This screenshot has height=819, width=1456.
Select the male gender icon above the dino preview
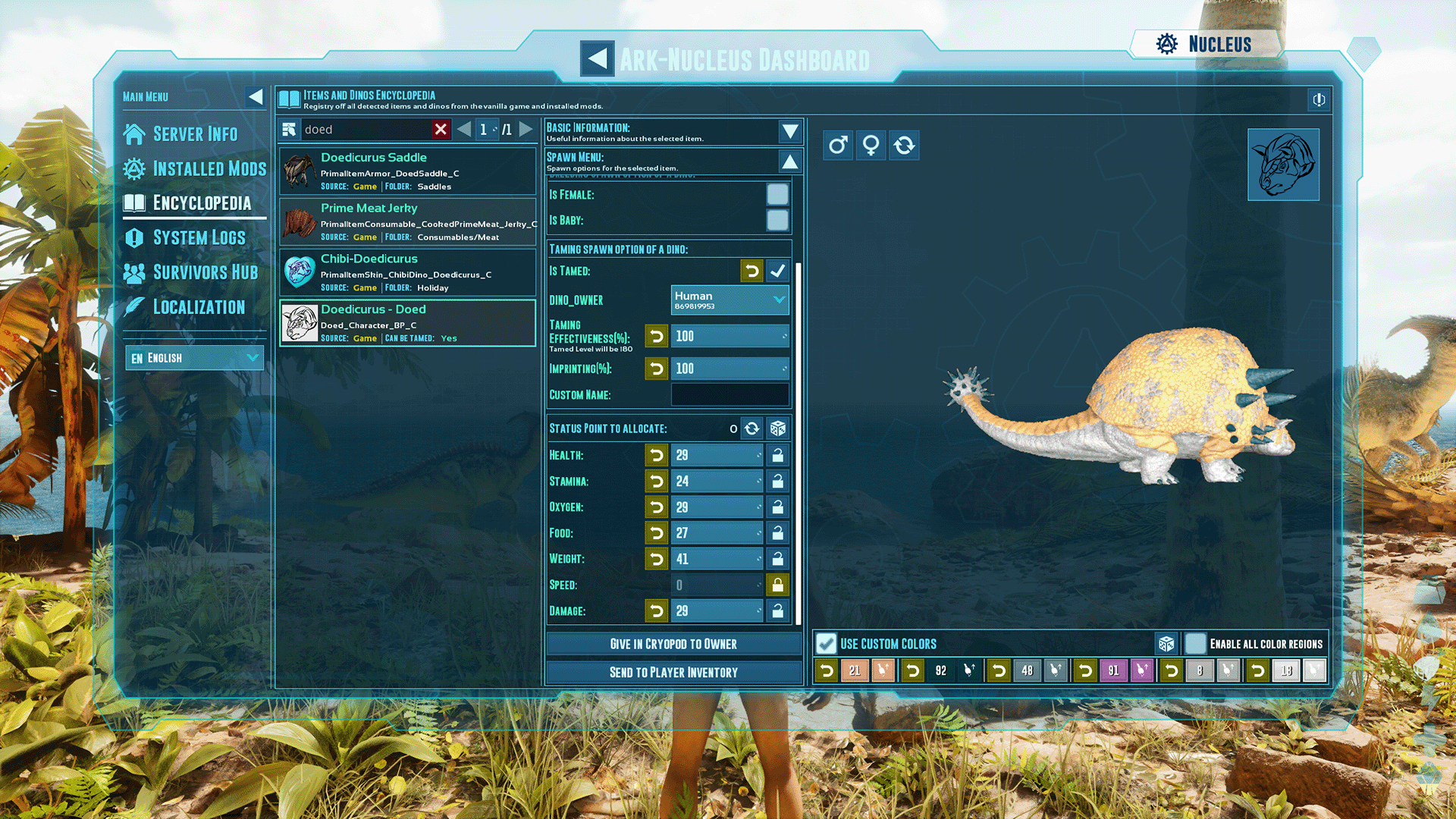tap(837, 145)
